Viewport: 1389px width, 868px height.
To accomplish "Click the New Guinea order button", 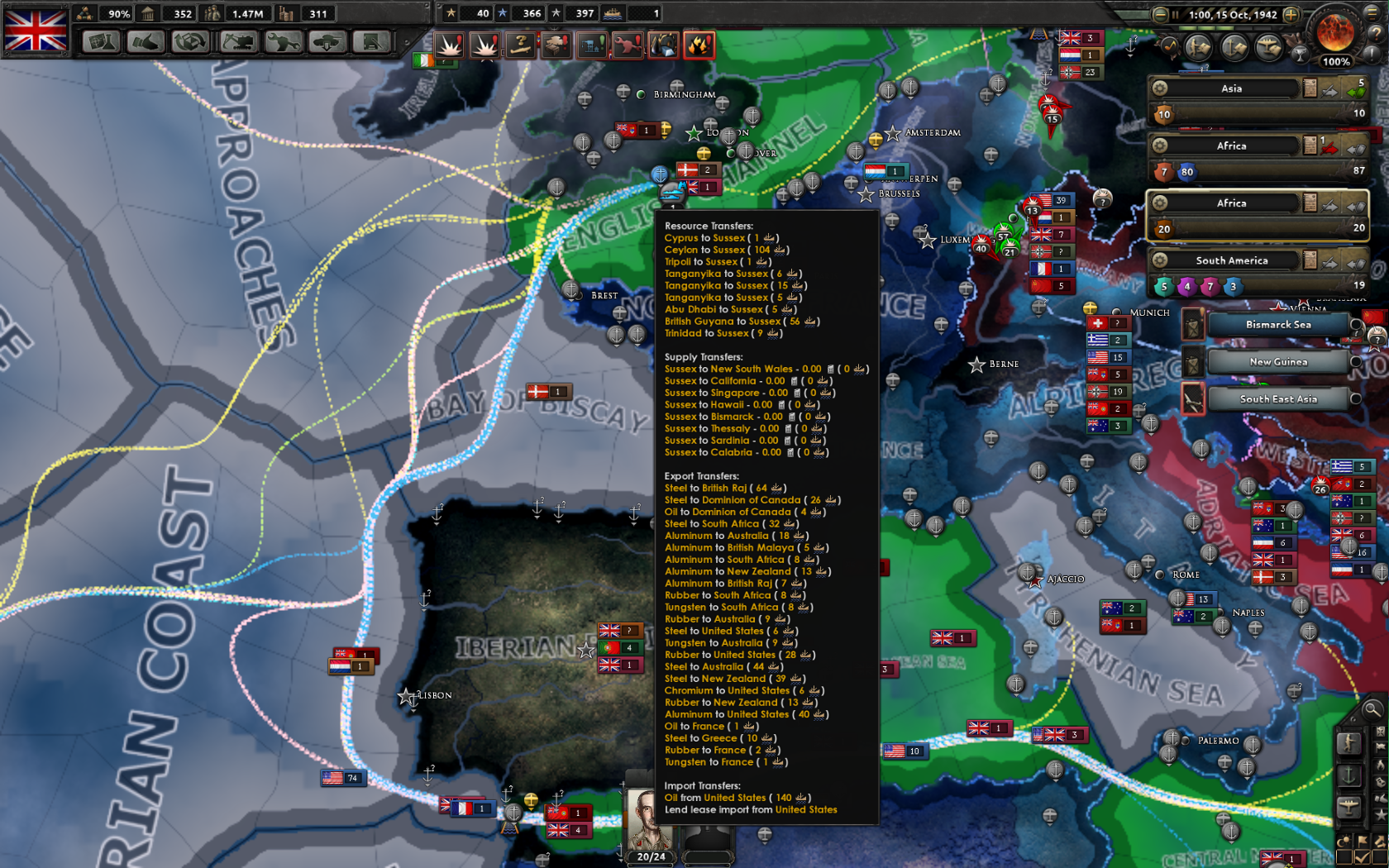I will point(1277,362).
